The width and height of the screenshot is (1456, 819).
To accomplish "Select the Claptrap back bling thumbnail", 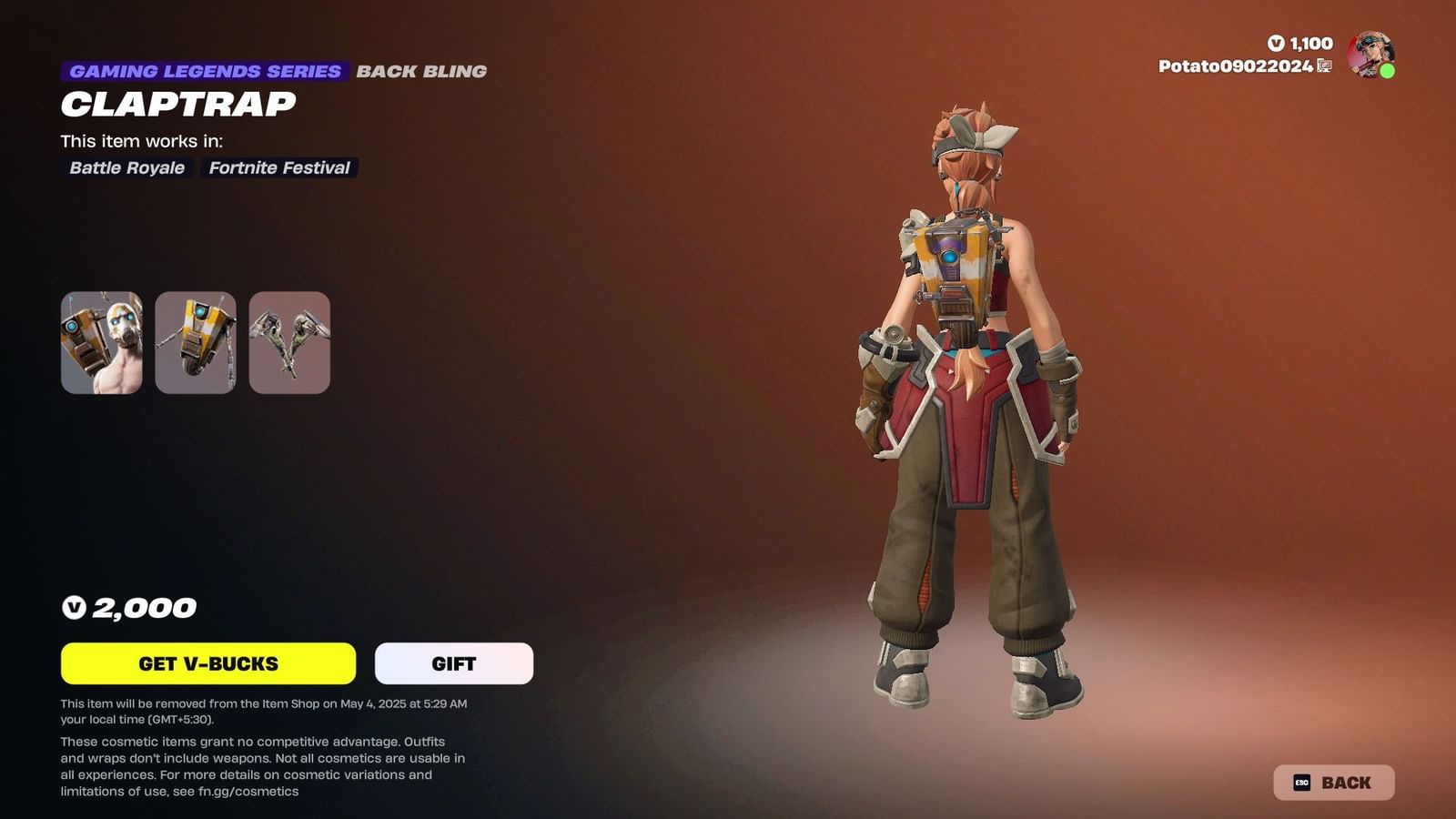I will point(195,344).
